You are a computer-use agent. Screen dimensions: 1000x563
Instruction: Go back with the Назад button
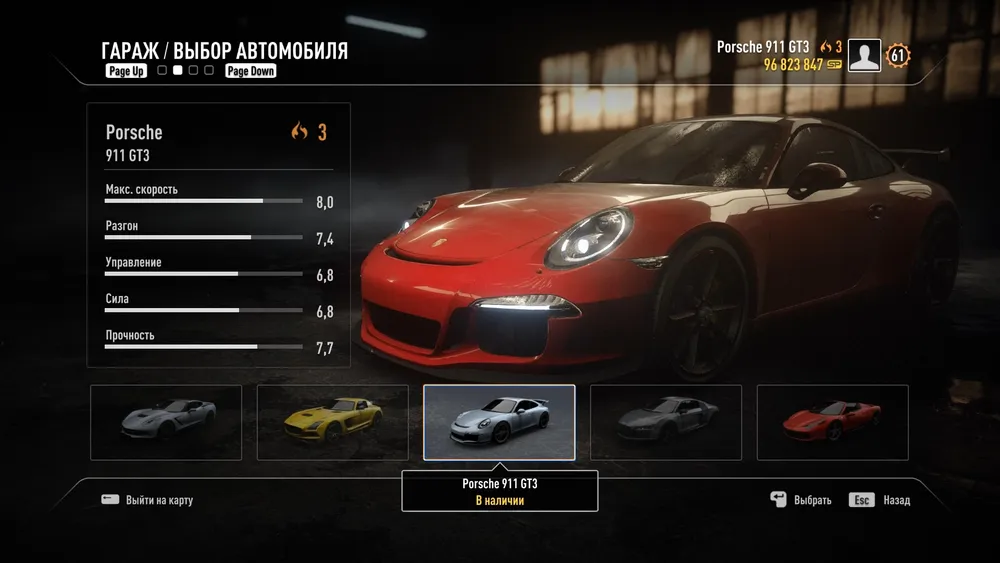click(880, 500)
